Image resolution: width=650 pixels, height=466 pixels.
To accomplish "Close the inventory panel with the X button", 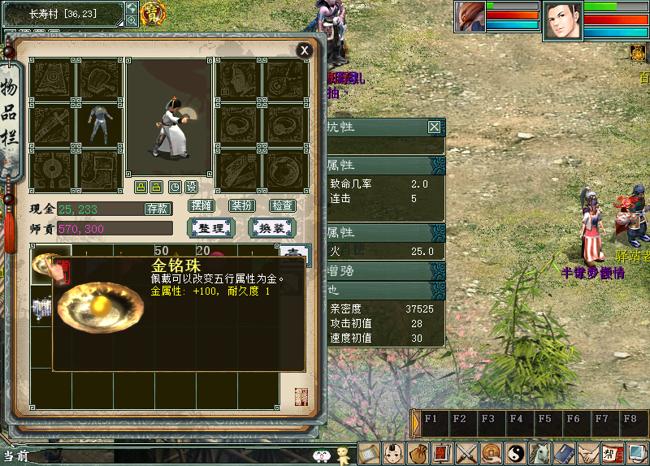I will coord(304,50).
